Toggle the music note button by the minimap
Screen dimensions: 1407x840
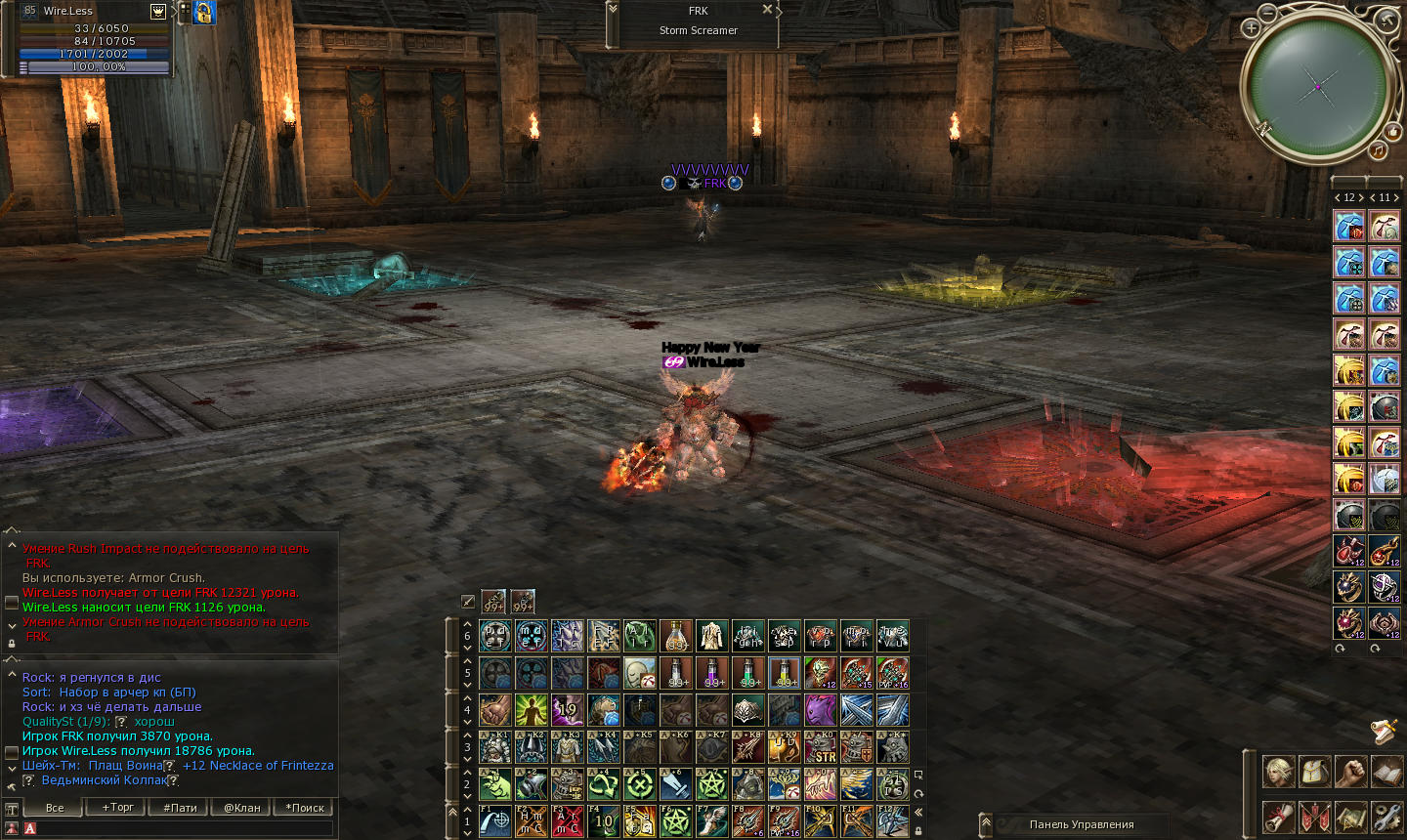pyautogui.click(x=1378, y=150)
